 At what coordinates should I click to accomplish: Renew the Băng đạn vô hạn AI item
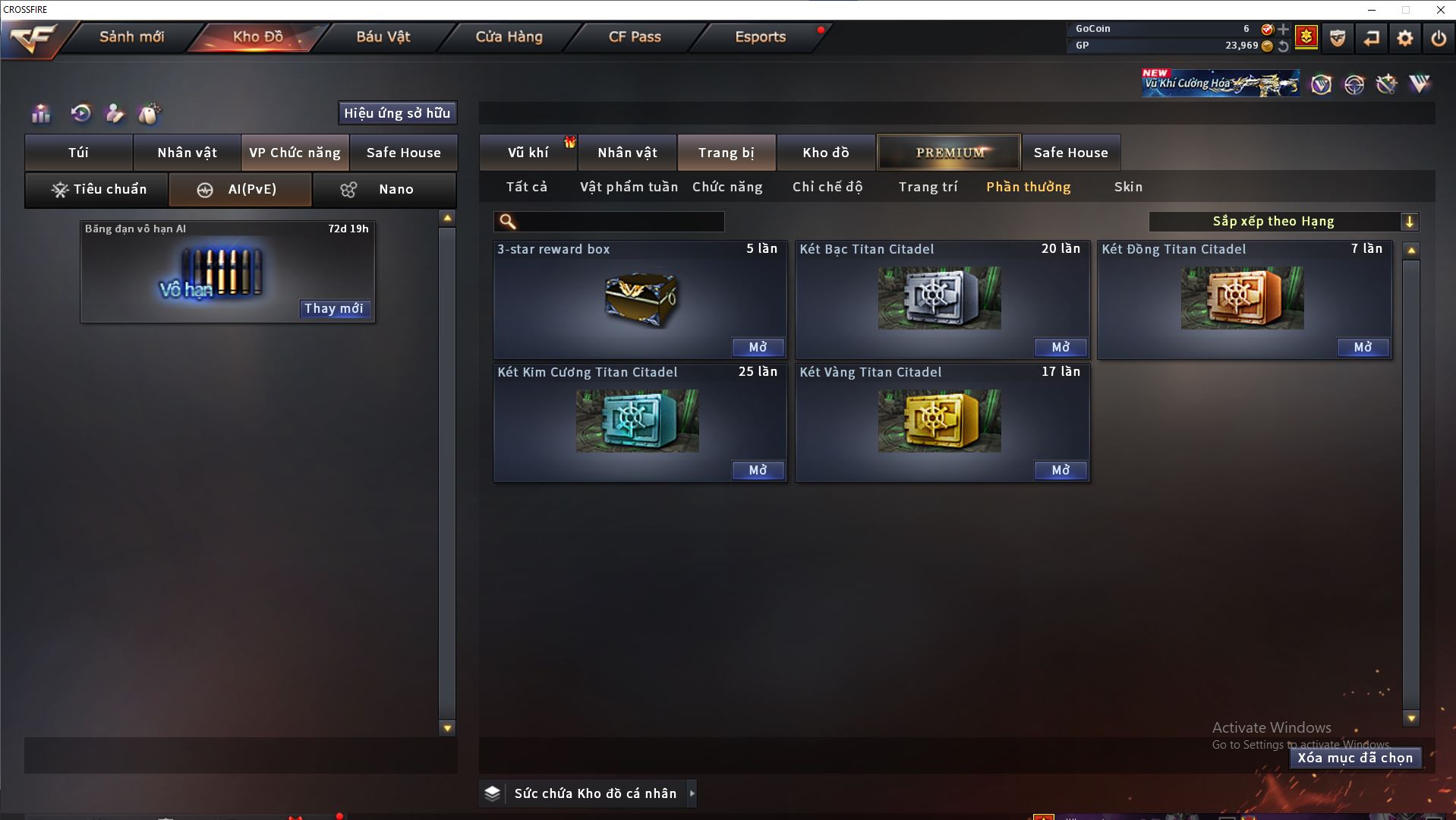pyautogui.click(x=334, y=308)
